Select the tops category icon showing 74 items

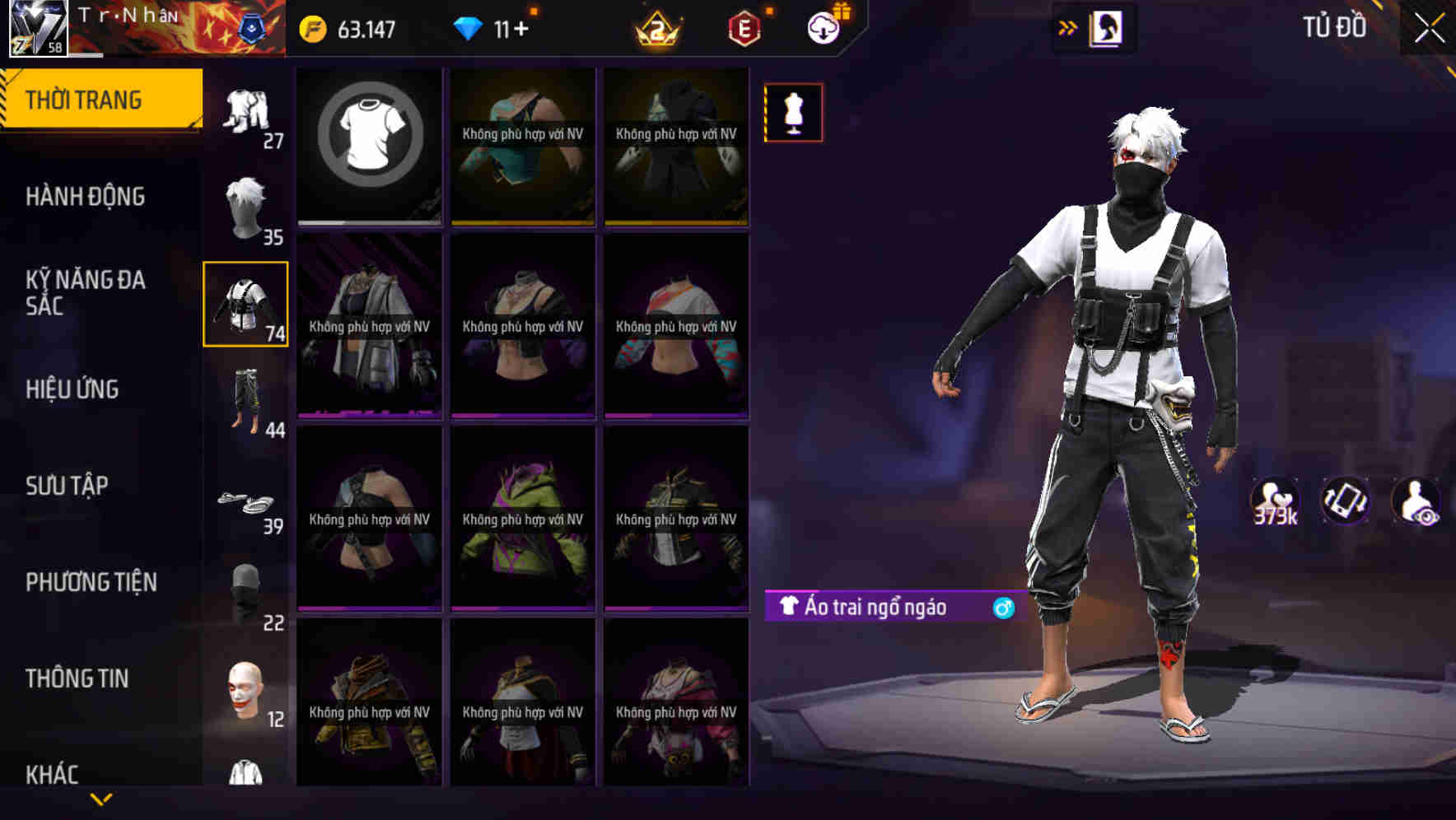click(245, 305)
